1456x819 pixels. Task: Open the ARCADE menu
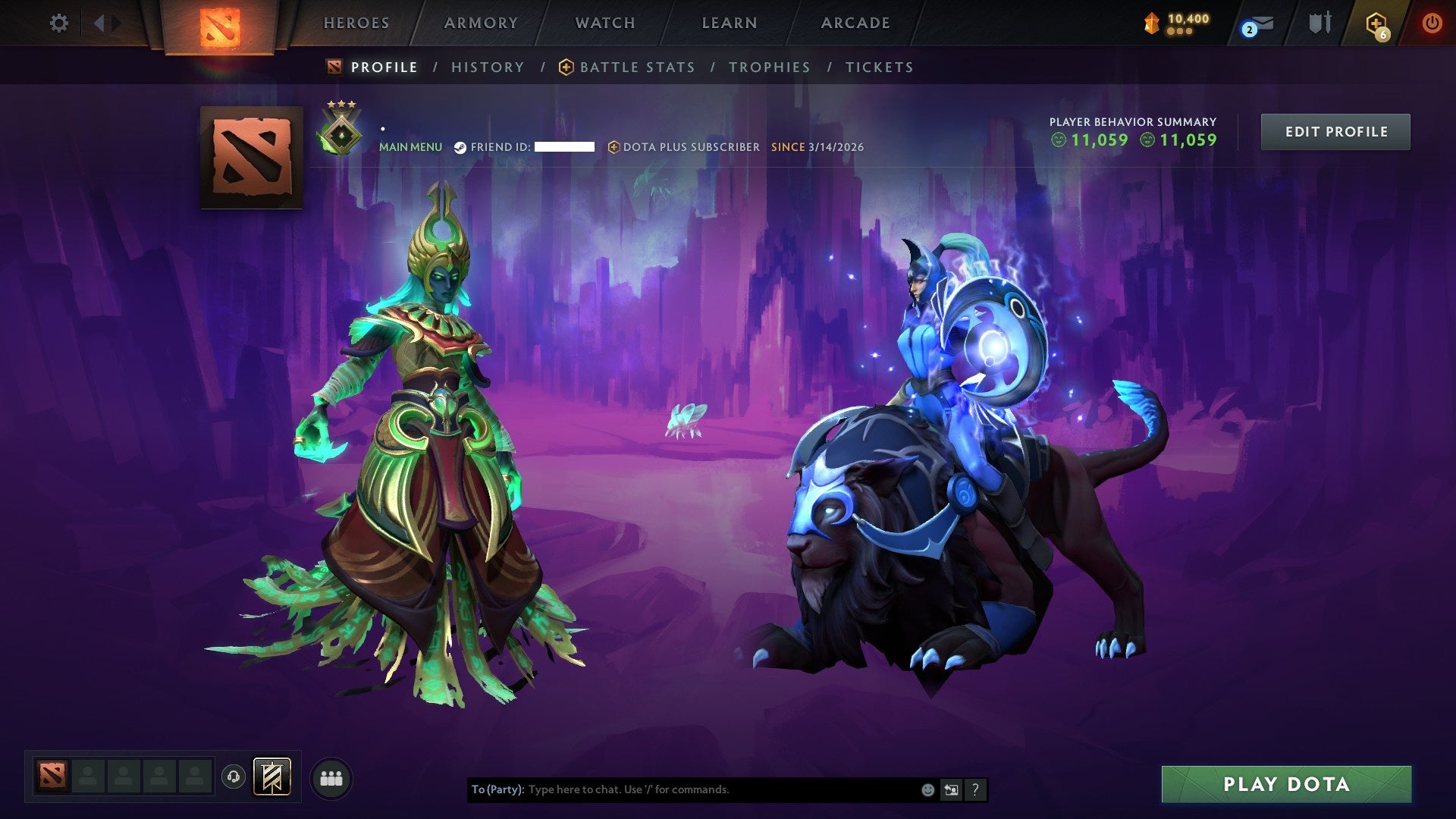[x=855, y=23]
